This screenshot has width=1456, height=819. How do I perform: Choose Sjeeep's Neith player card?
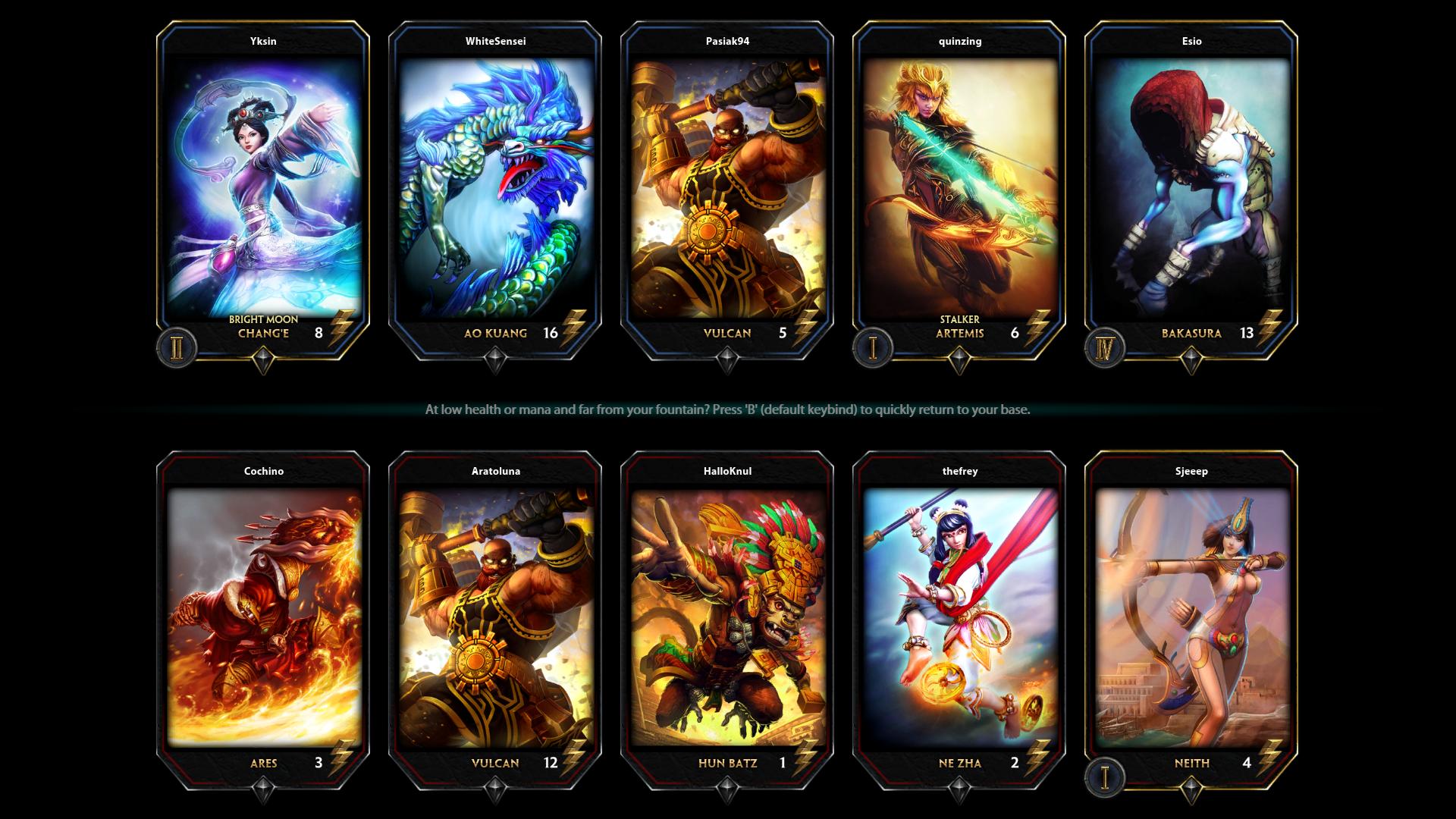click(1191, 618)
